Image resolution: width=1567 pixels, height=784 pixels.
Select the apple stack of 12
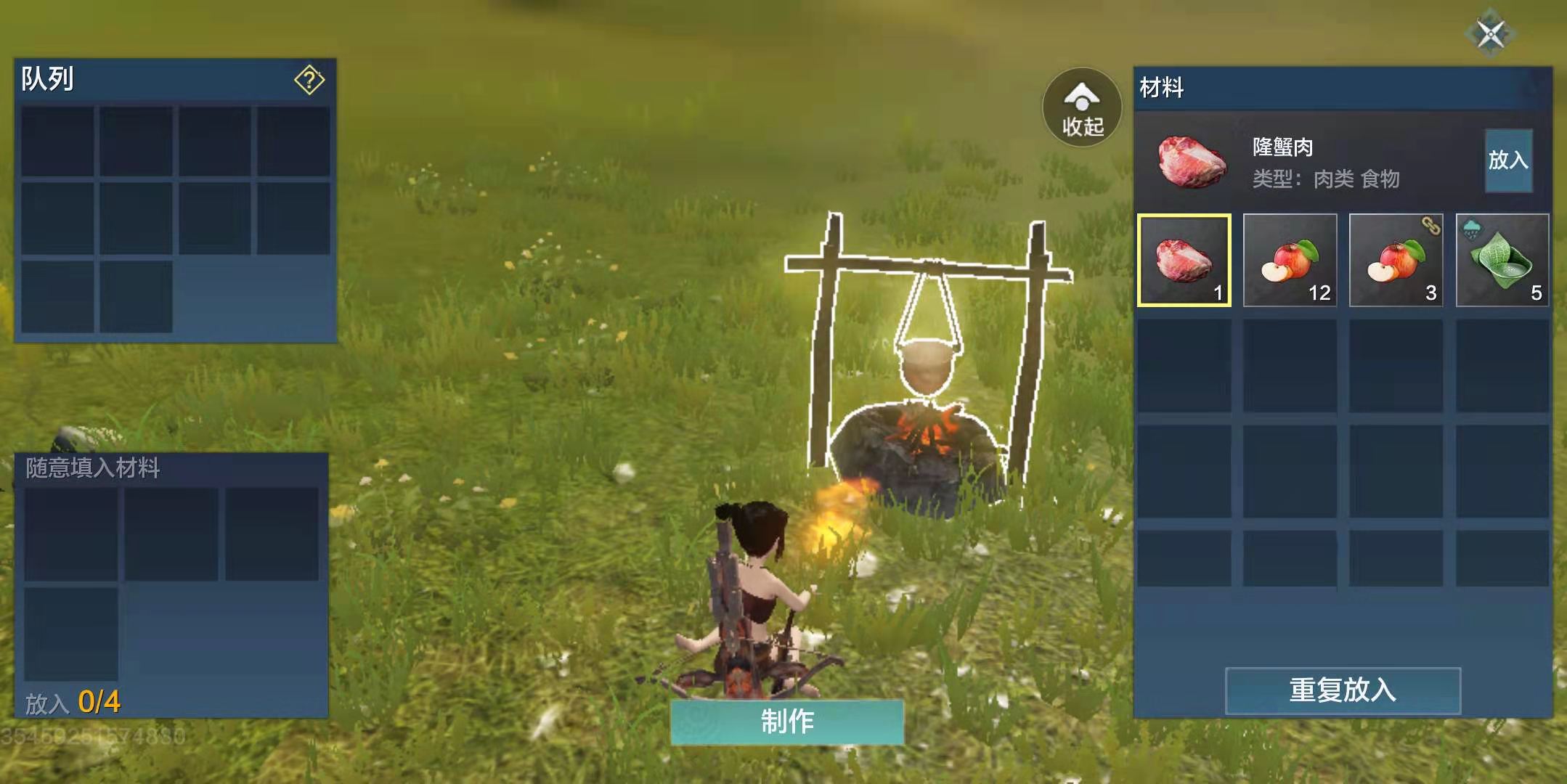coord(1290,261)
